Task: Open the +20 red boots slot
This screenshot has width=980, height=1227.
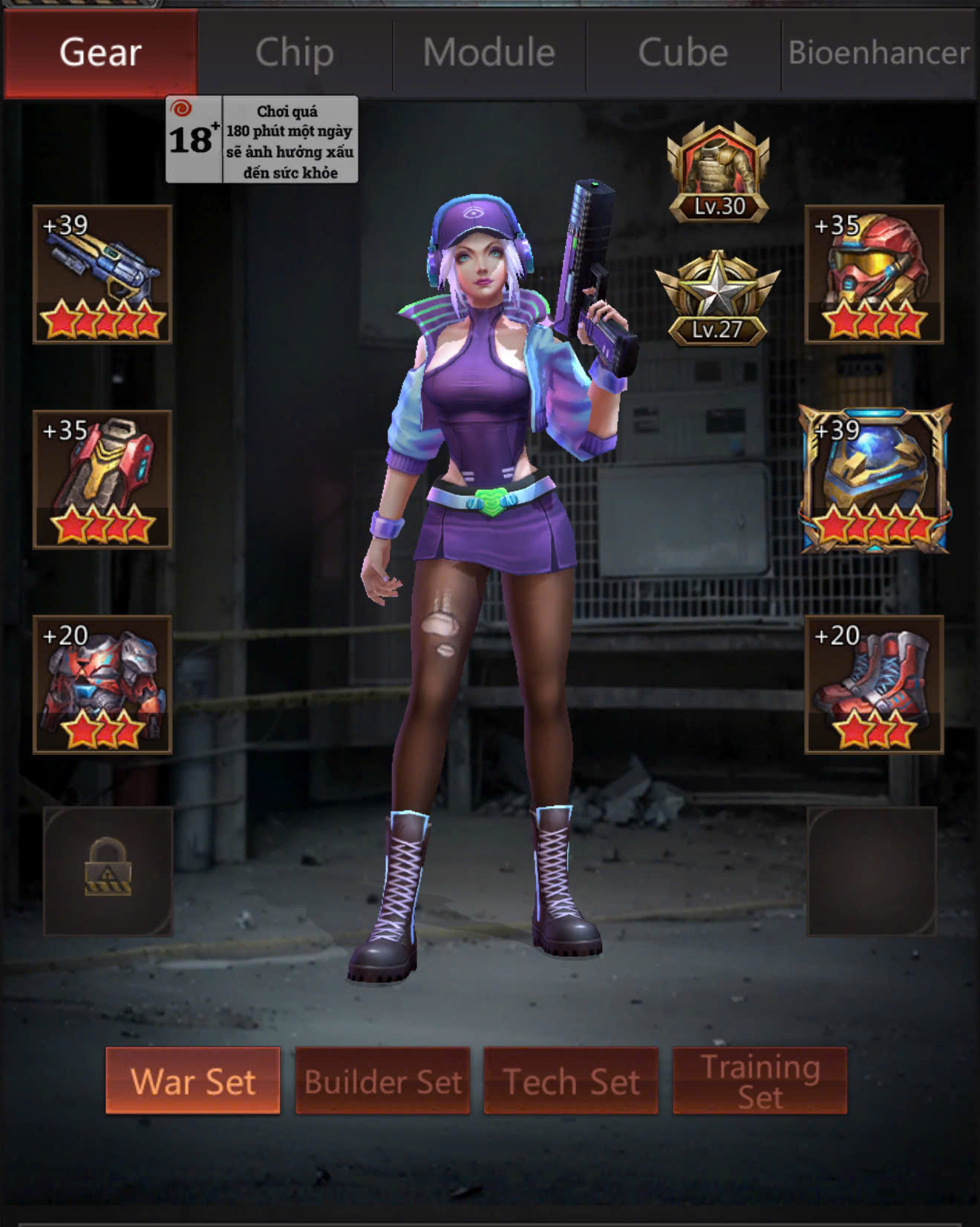Action: tap(874, 684)
